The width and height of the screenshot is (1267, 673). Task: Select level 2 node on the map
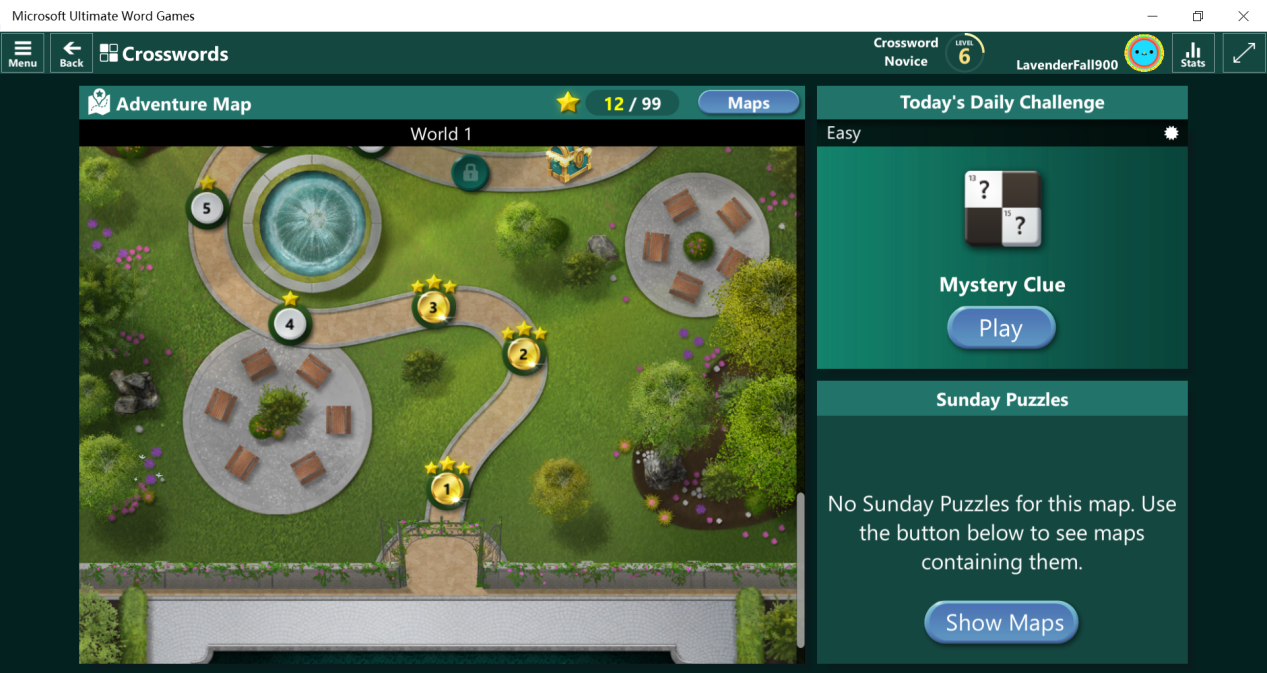click(523, 353)
